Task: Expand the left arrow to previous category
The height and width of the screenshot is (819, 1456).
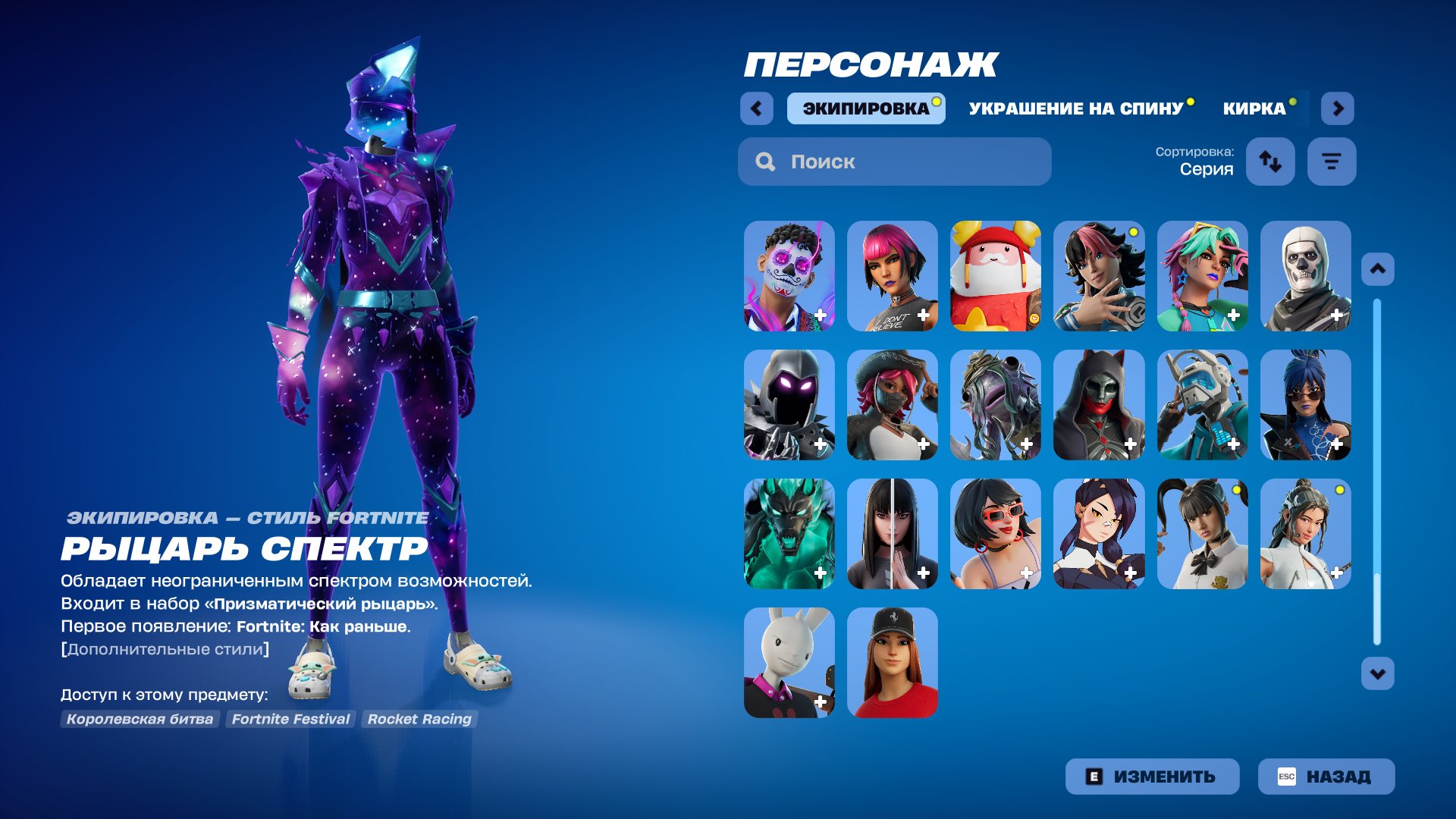Action: (x=755, y=108)
